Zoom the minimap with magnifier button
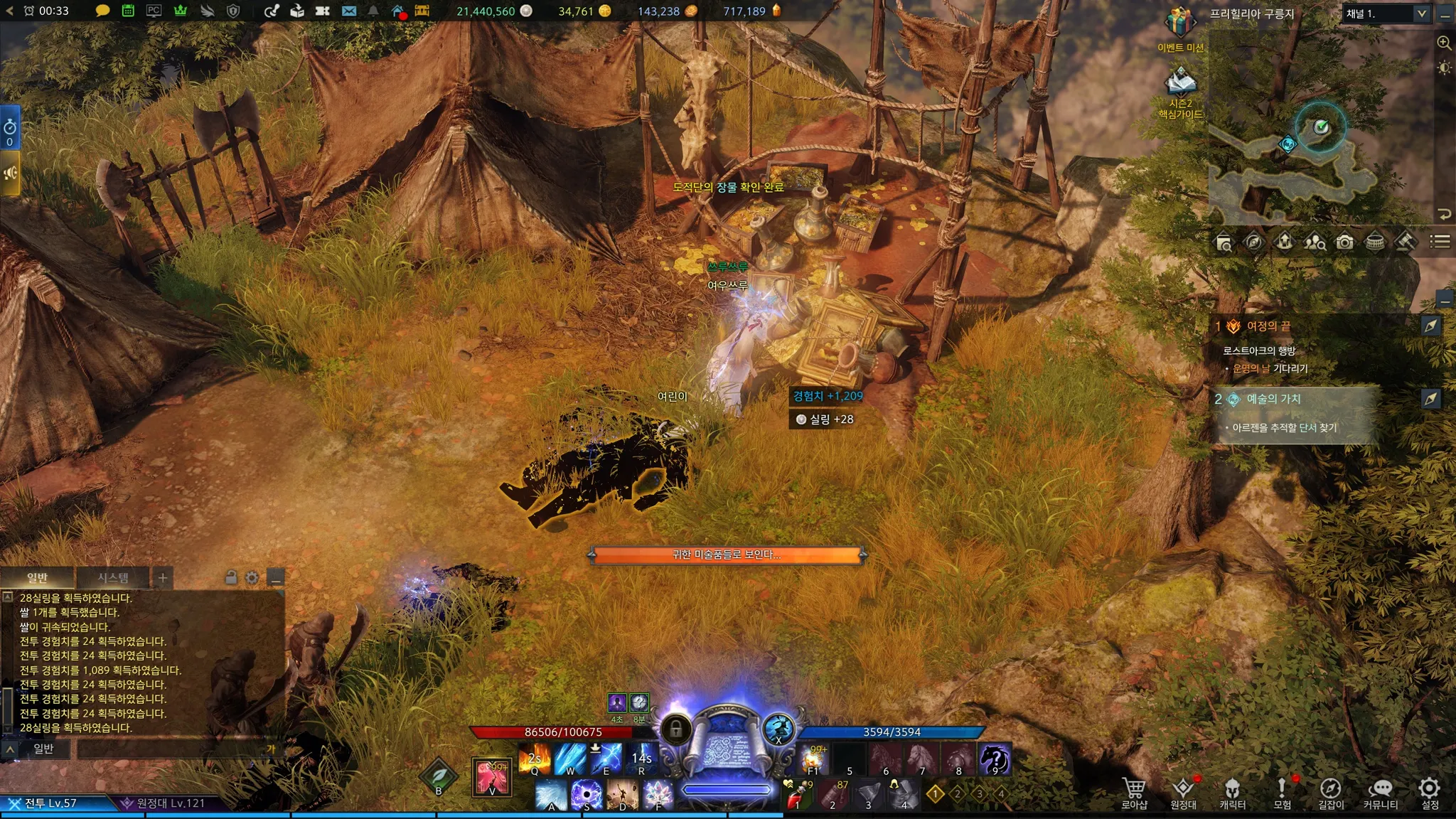 pos(1444,43)
